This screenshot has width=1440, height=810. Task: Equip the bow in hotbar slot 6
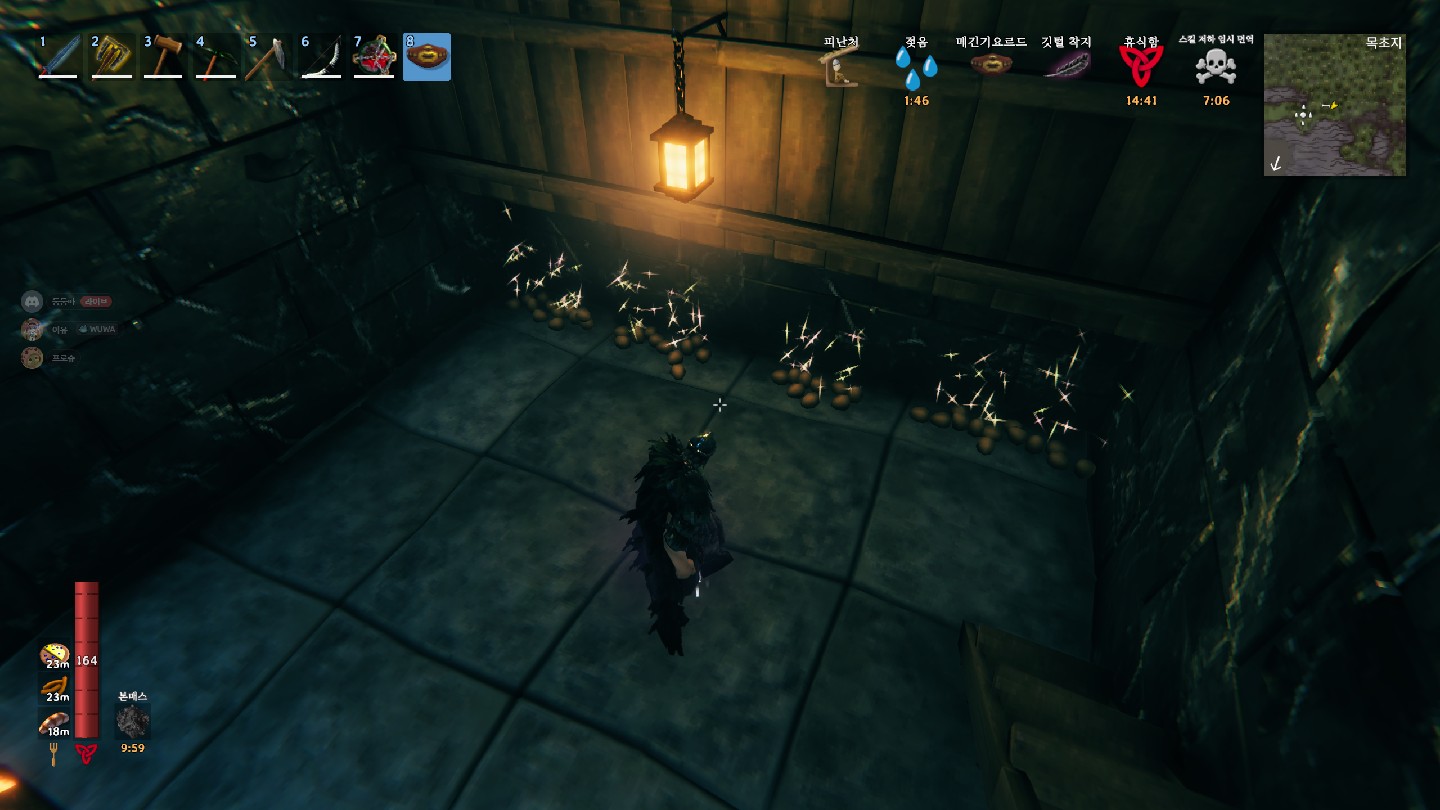[x=321, y=57]
